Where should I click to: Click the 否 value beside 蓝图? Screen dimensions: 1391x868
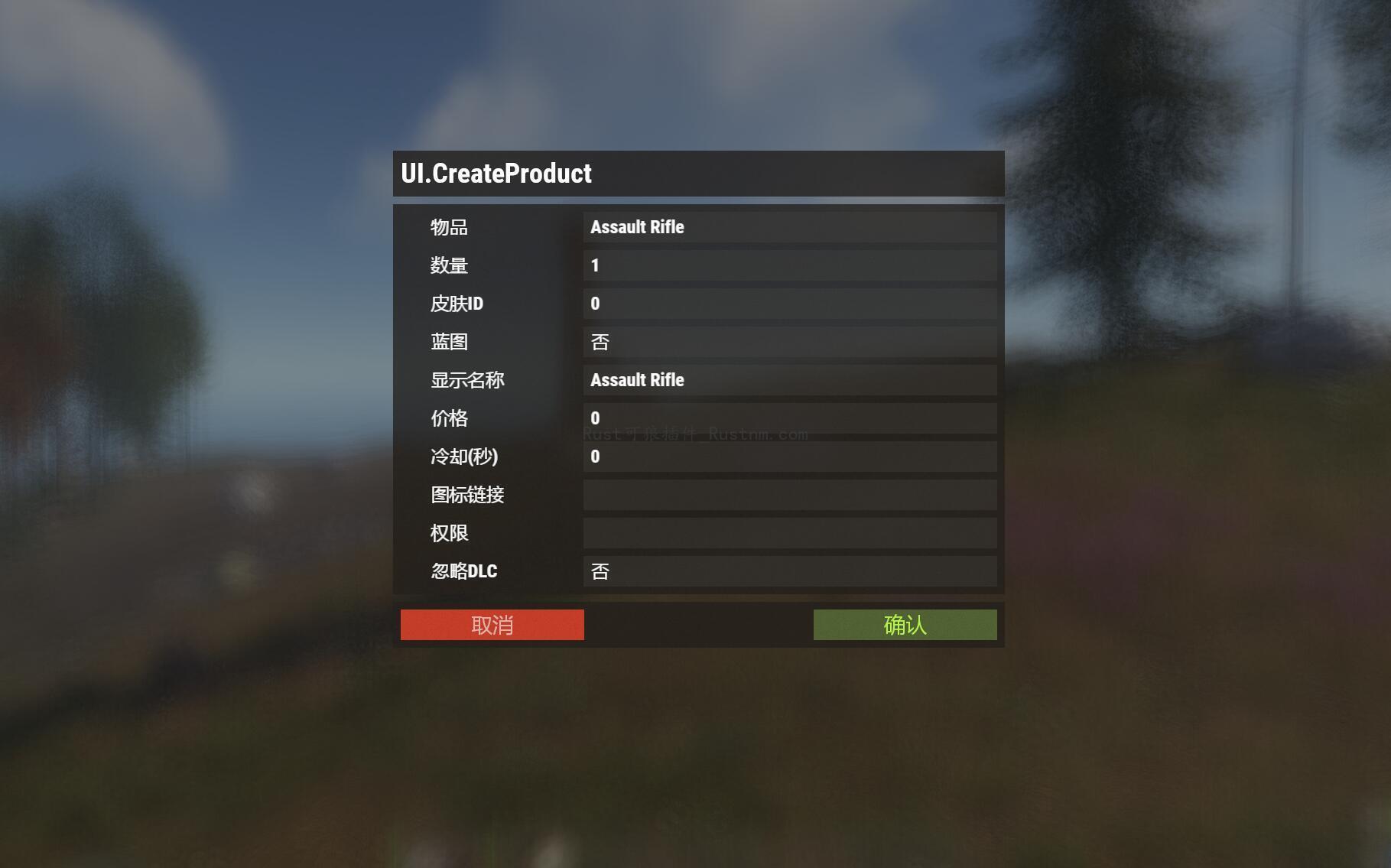tap(601, 342)
